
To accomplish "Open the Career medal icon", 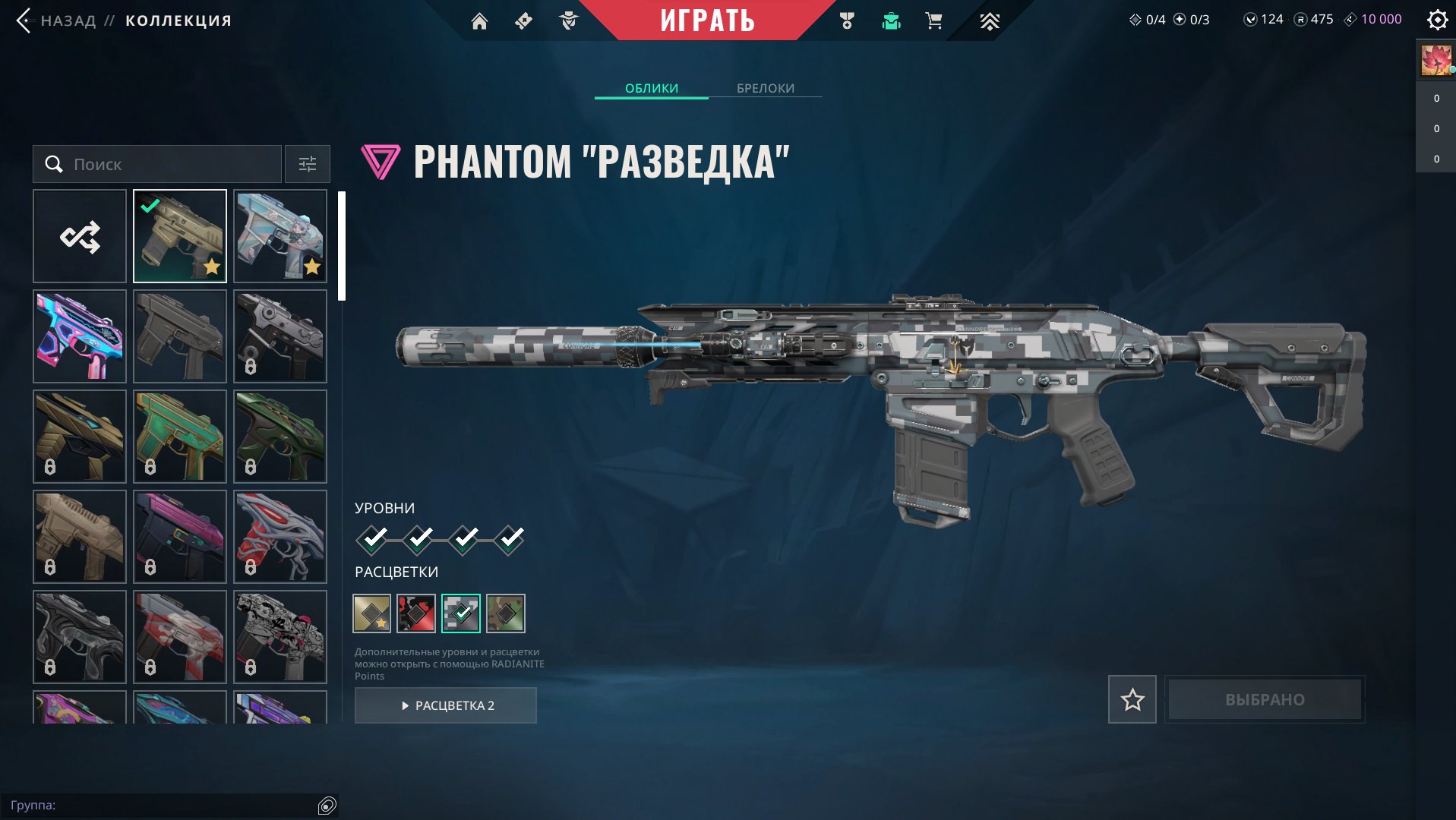I will click(846, 20).
